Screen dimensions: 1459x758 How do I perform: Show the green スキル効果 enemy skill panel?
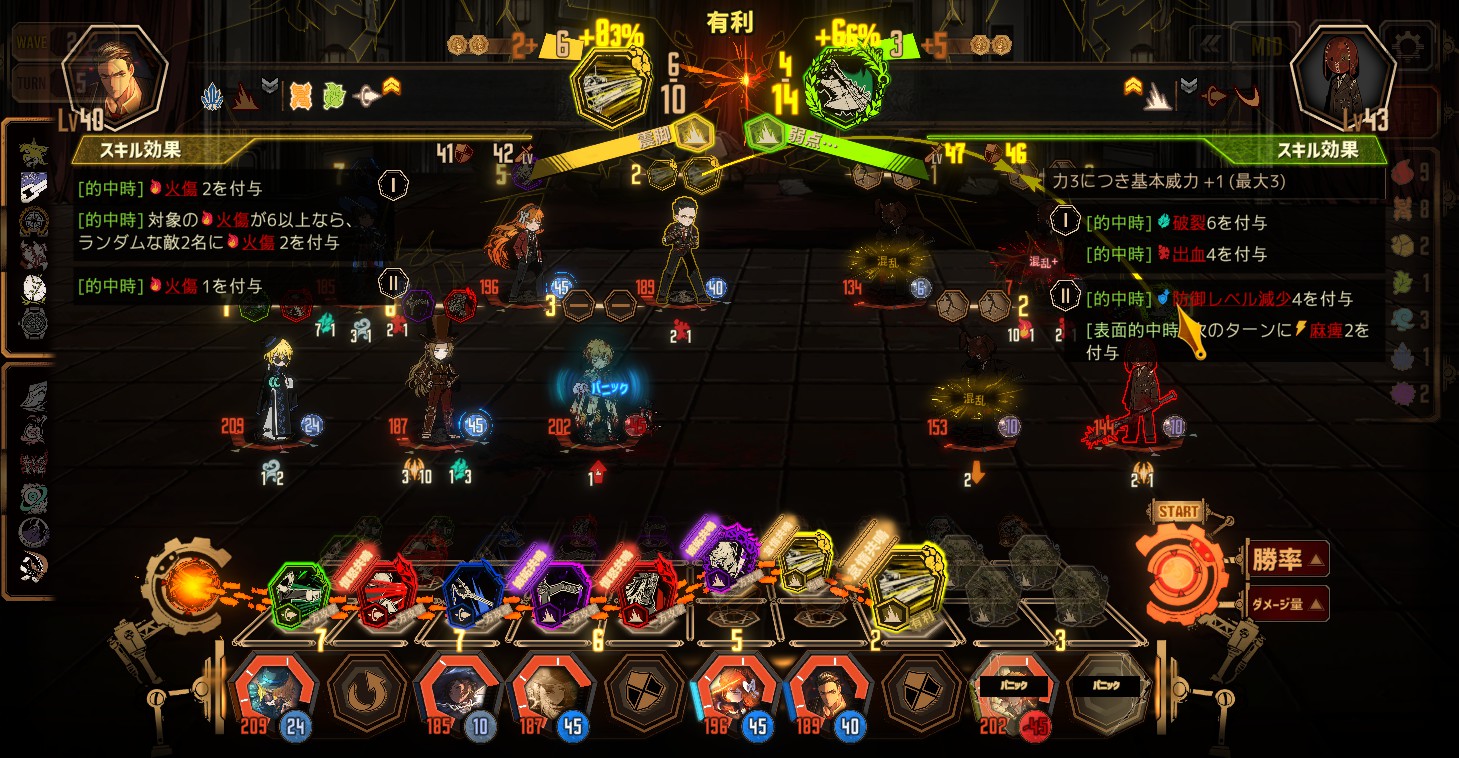coord(1316,151)
